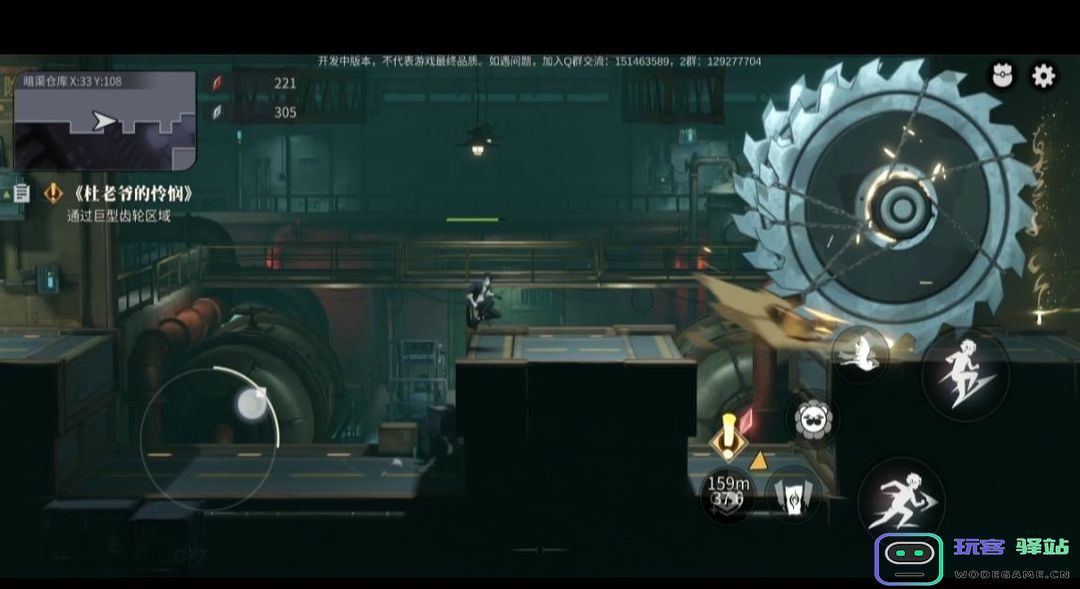Image resolution: width=1080 pixels, height=589 pixels.
Task: Open the quest log document icon
Action: tap(19, 192)
